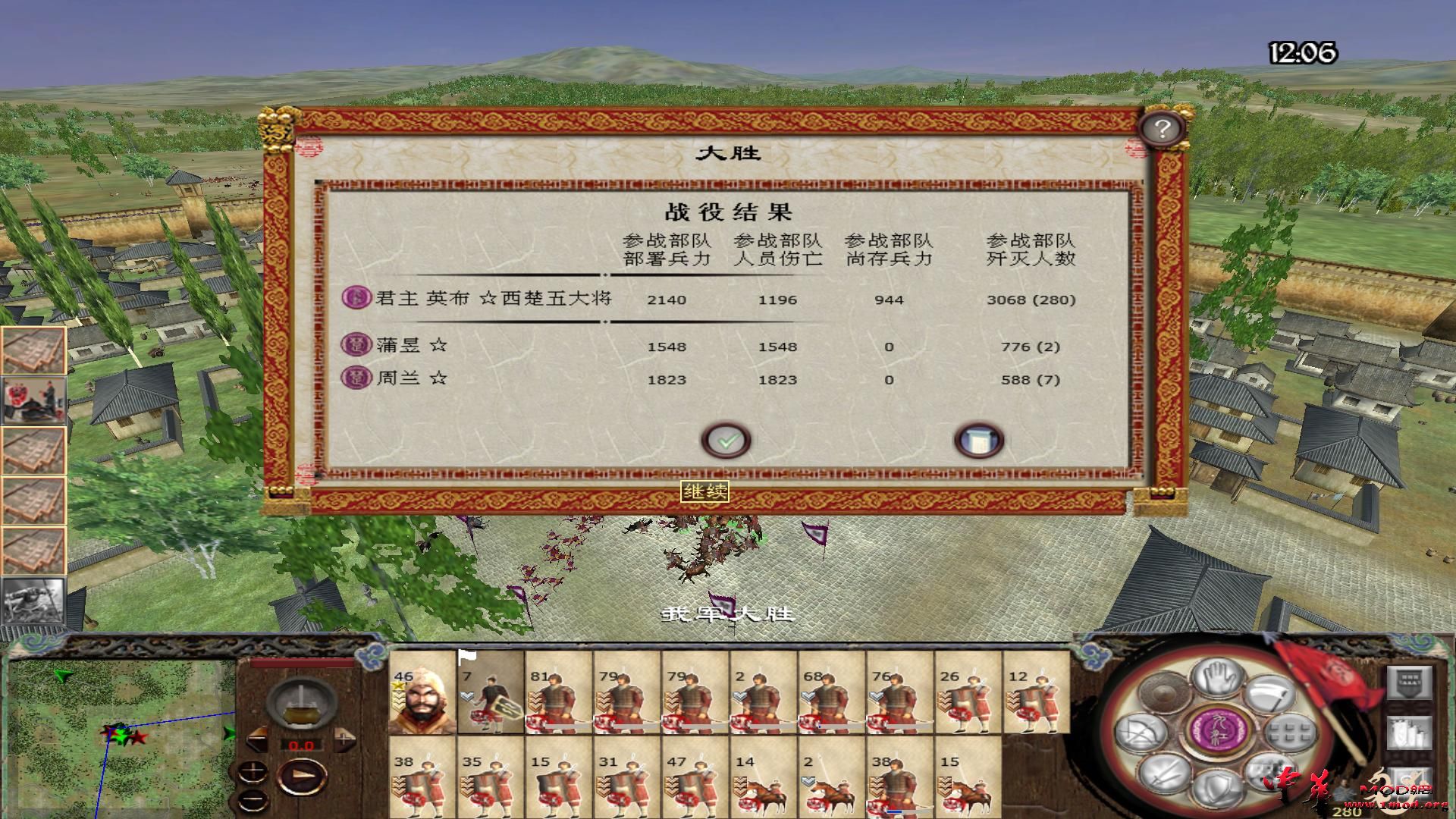View the red banner battle event thumbnail
The width and height of the screenshot is (1456, 819).
tap(34, 398)
